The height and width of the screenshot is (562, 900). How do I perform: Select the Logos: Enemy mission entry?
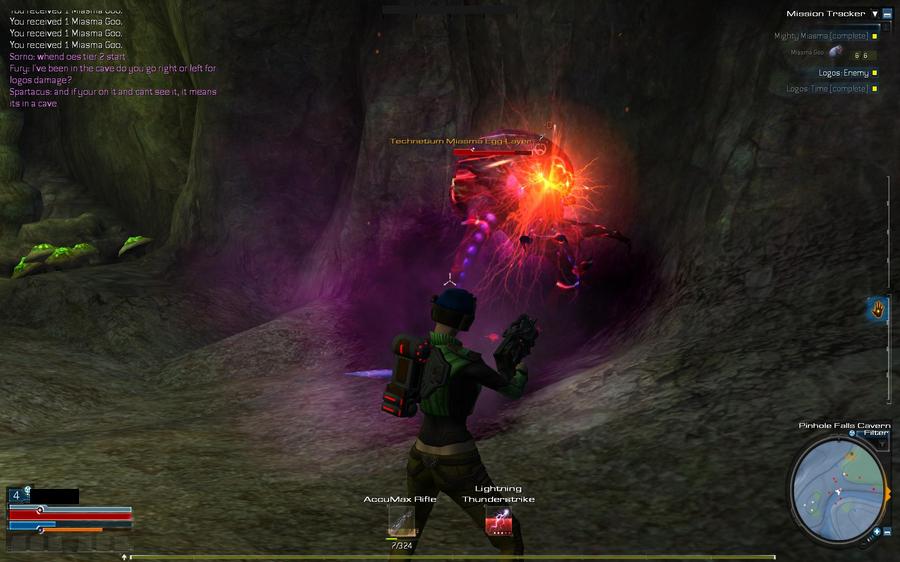click(x=843, y=73)
